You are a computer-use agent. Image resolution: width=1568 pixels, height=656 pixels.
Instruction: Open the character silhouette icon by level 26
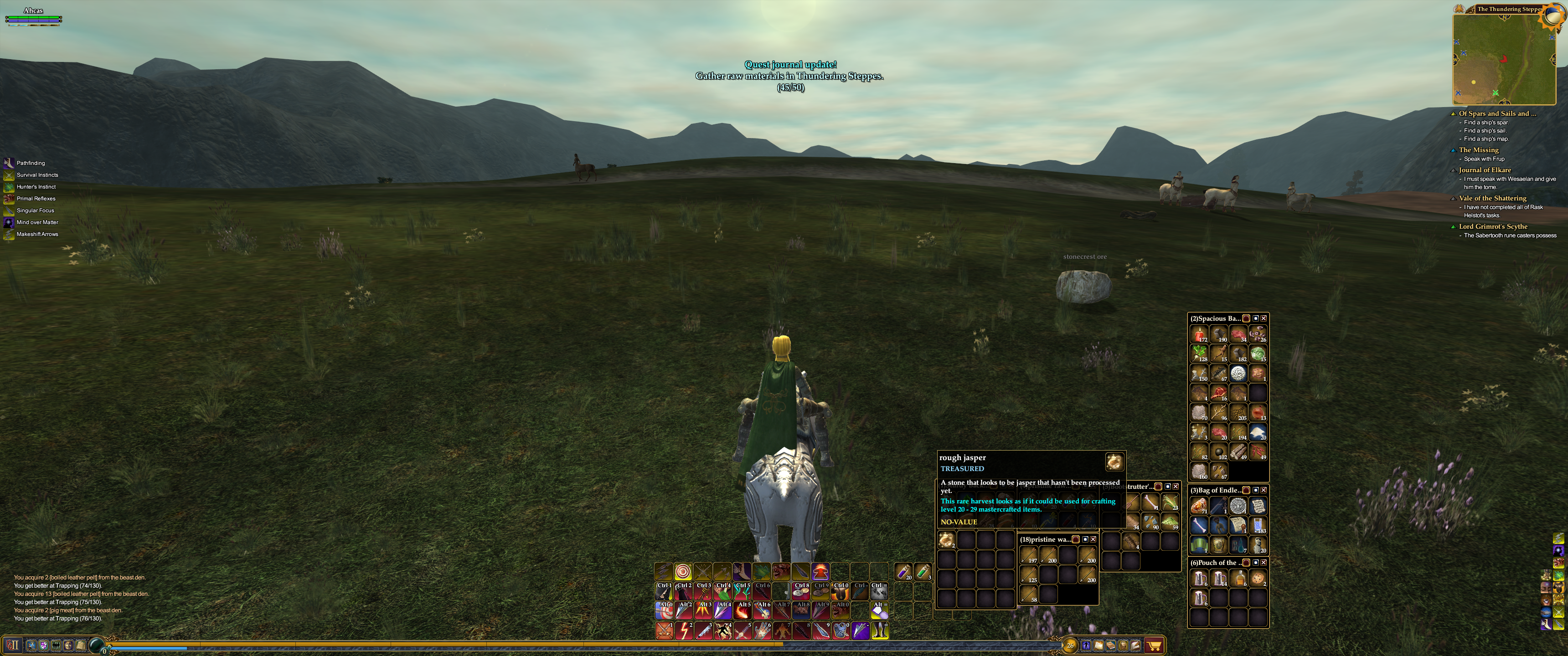tap(1086, 646)
